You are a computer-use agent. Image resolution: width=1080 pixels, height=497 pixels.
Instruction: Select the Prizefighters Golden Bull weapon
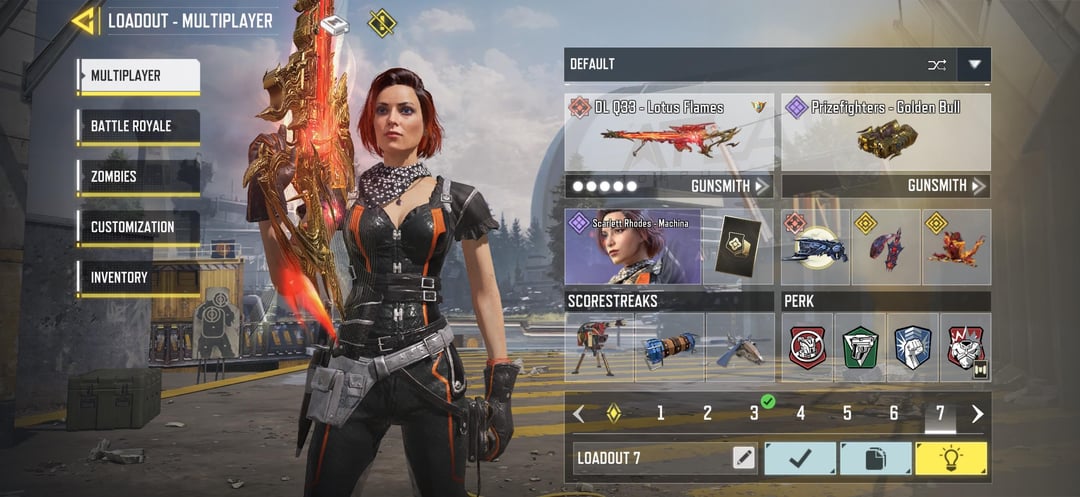[885, 132]
